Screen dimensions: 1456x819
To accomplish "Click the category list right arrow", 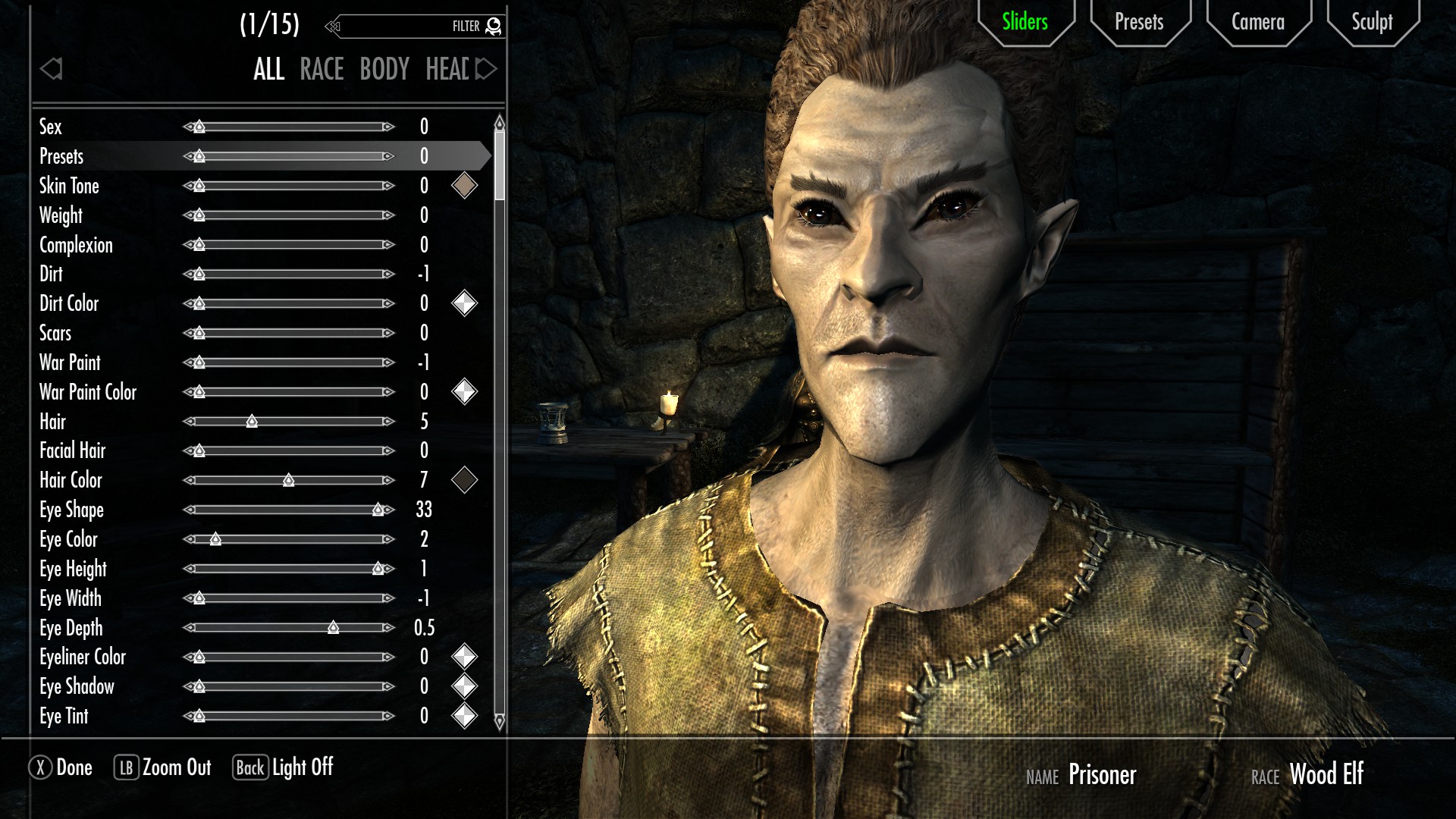I will pos(486,70).
